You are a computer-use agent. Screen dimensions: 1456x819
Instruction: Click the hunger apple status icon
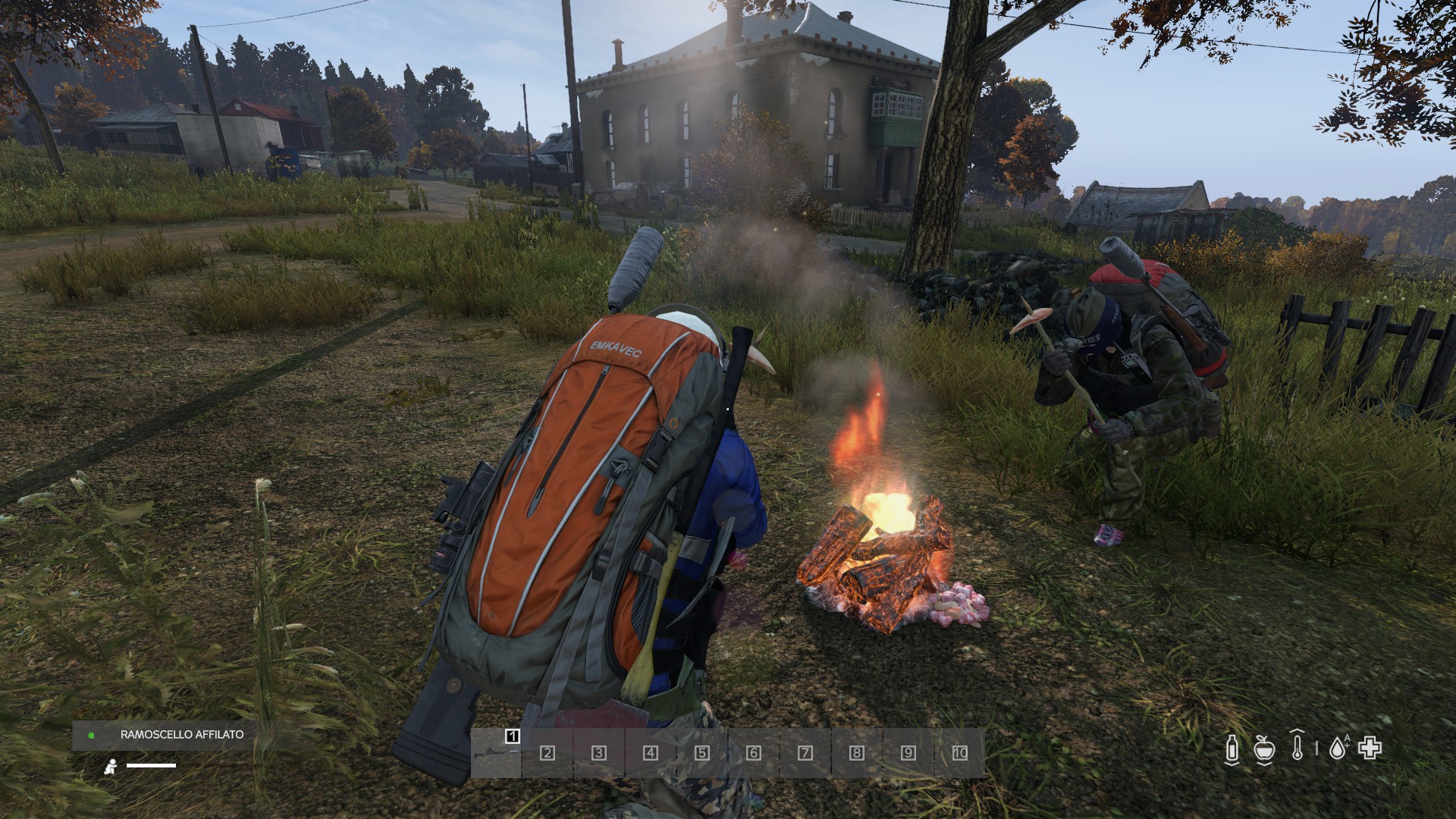pos(1263,748)
